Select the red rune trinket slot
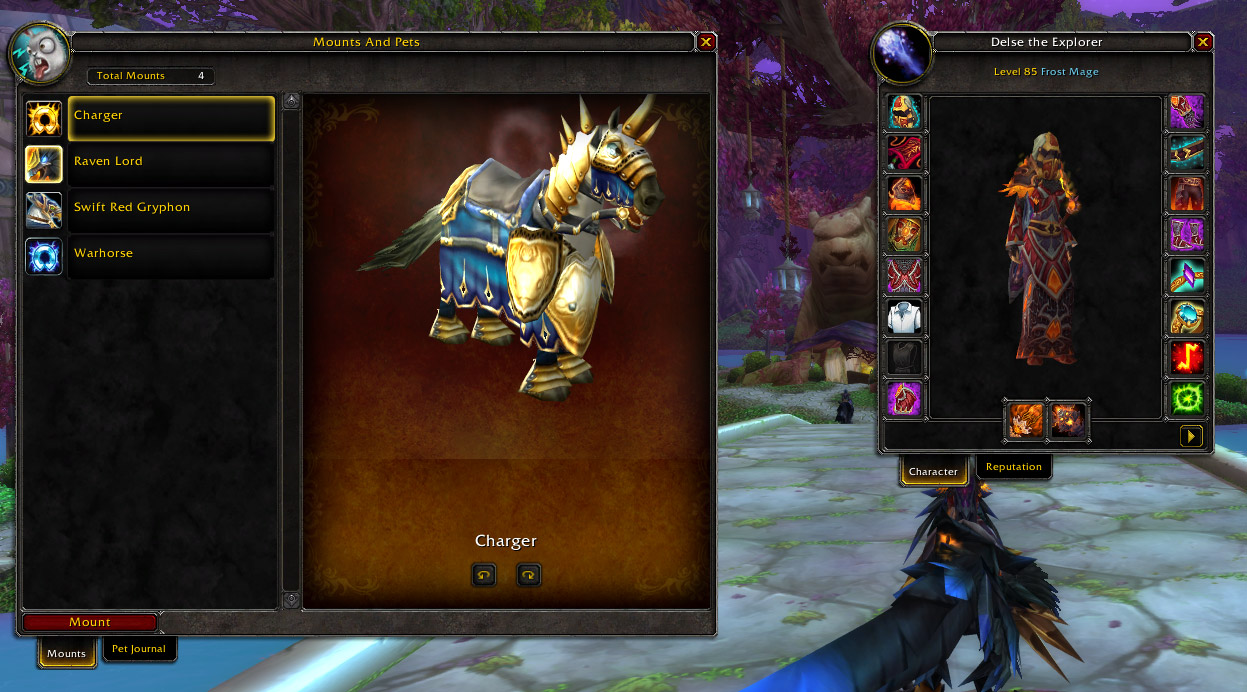1247x692 pixels. 1187,357
